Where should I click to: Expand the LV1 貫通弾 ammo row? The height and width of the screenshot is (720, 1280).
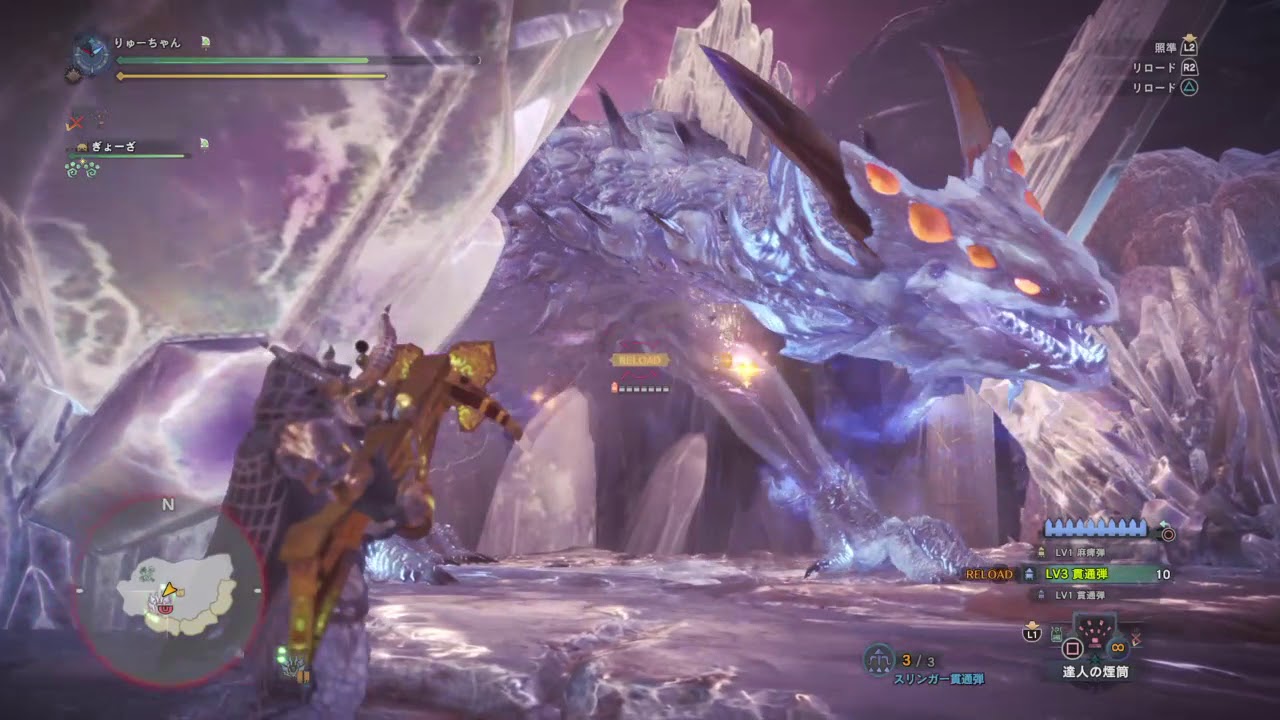pos(1040,594)
